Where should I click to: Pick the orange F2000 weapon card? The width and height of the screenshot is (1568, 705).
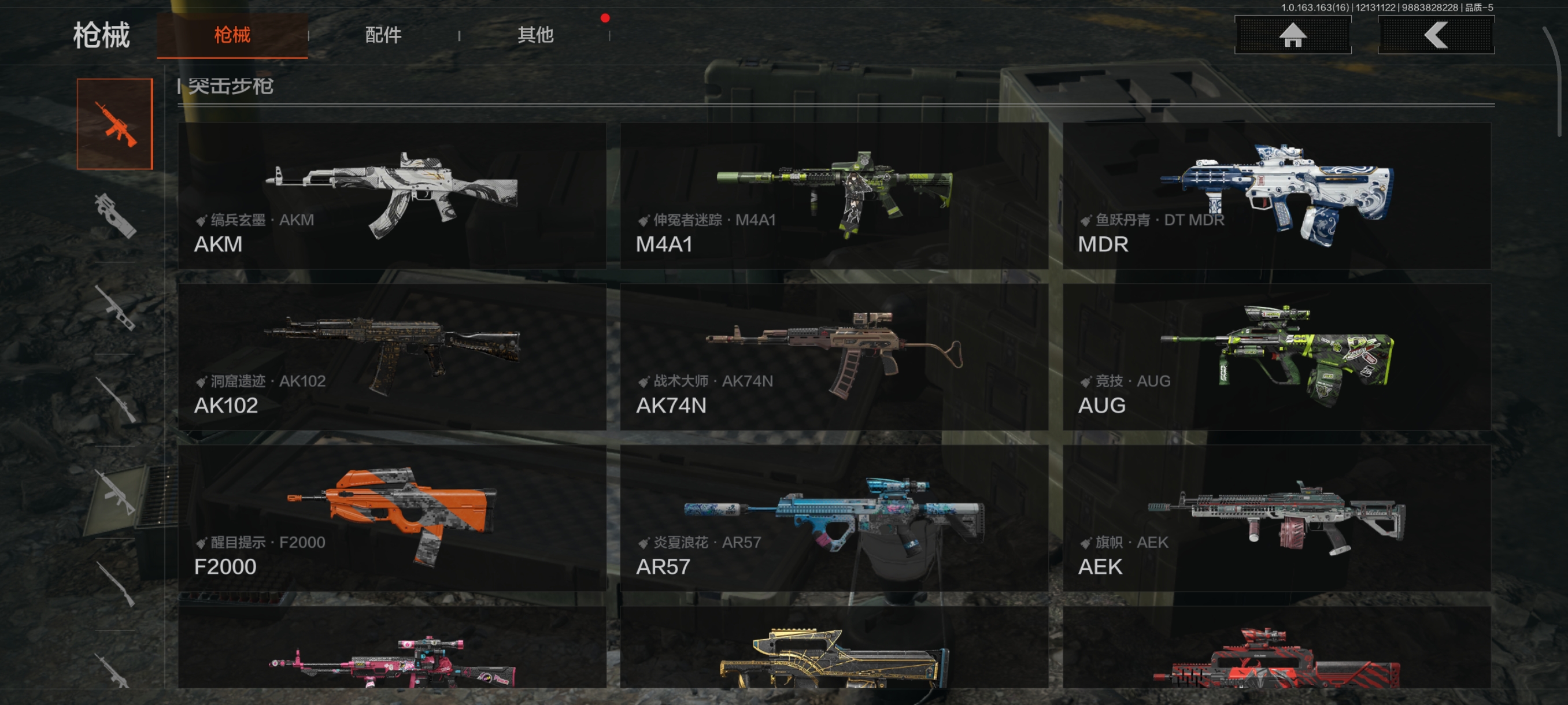coord(392,518)
